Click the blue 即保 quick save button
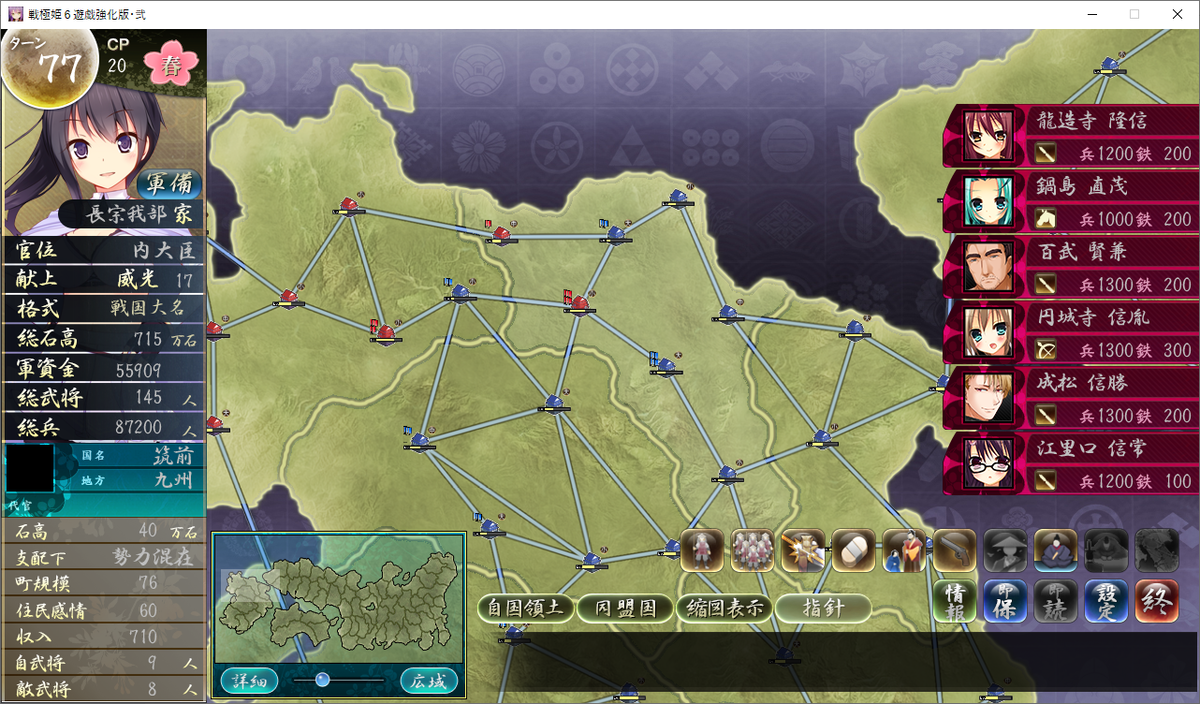Image resolution: width=1200 pixels, height=704 pixels. click(x=1005, y=601)
